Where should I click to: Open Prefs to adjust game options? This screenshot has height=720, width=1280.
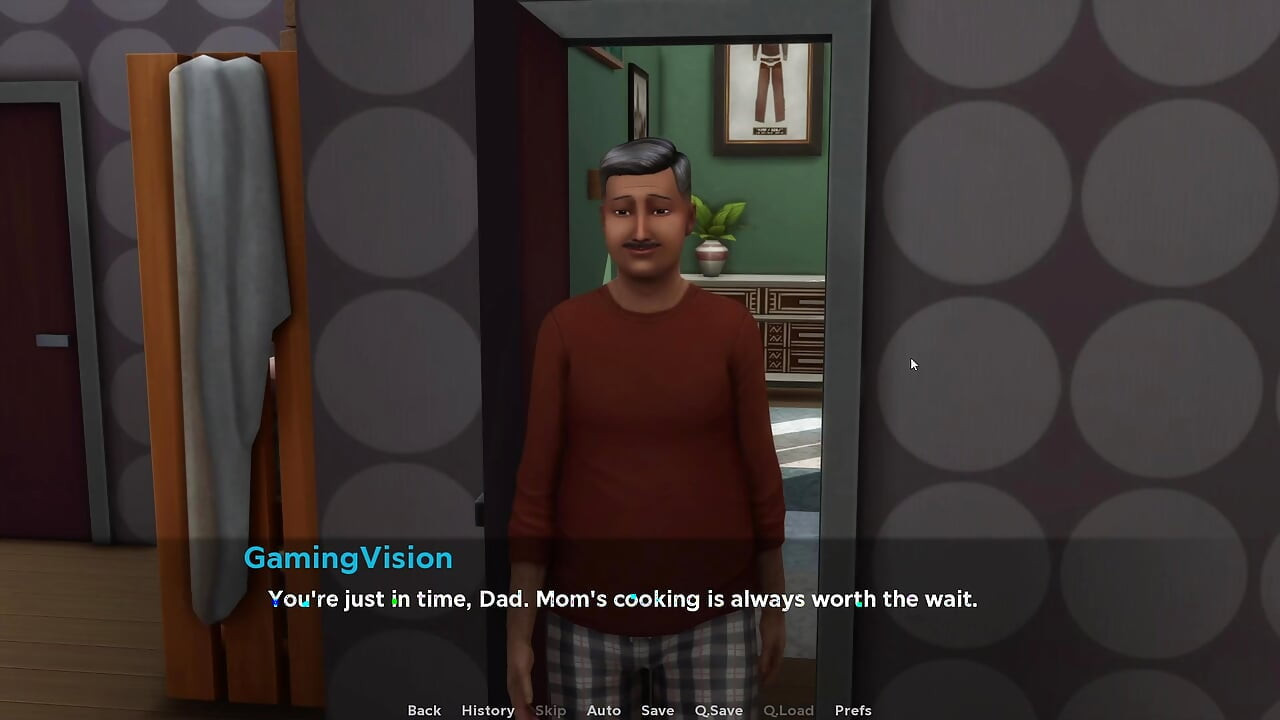(853, 710)
